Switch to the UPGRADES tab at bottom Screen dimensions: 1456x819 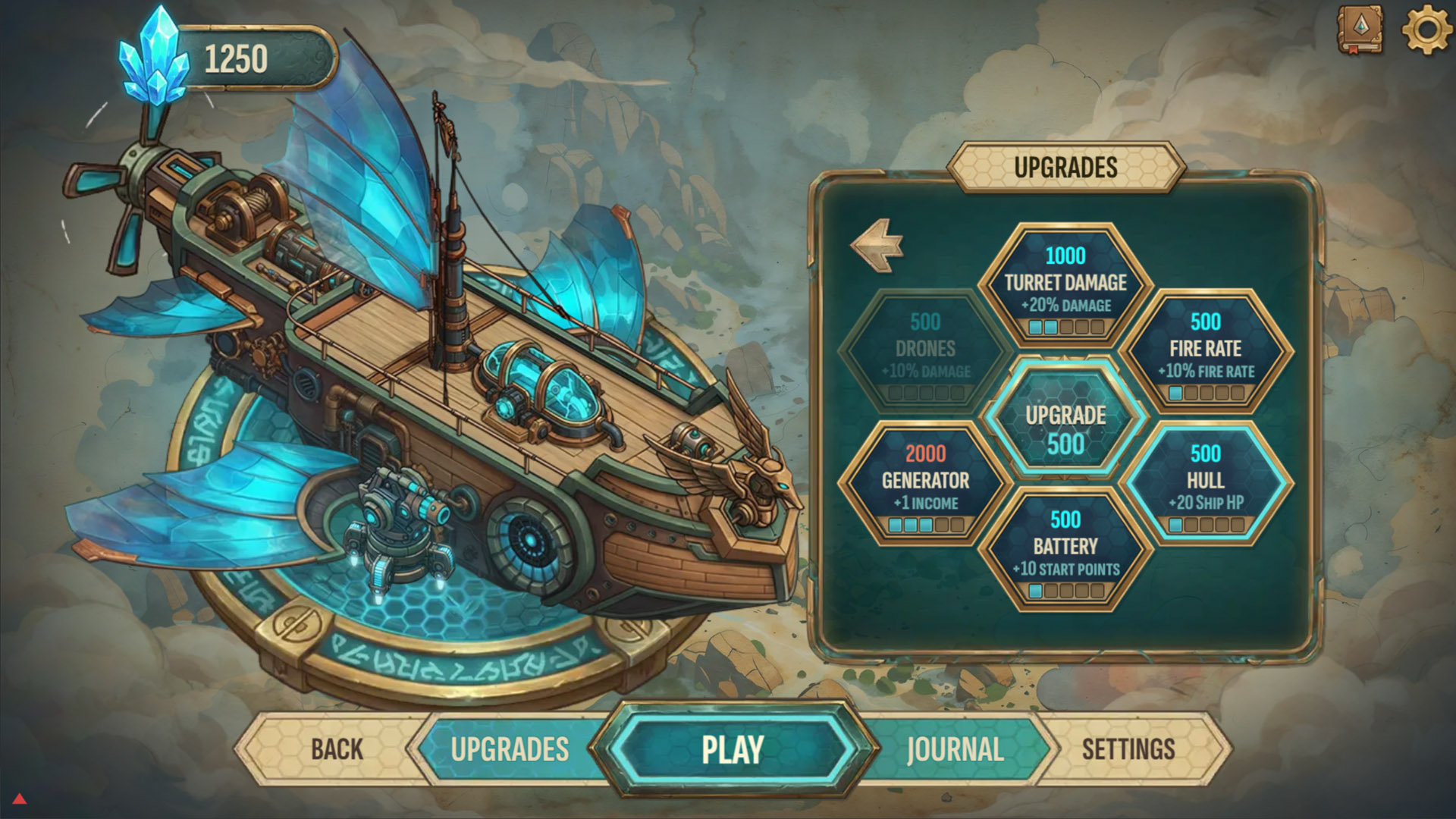tap(509, 749)
